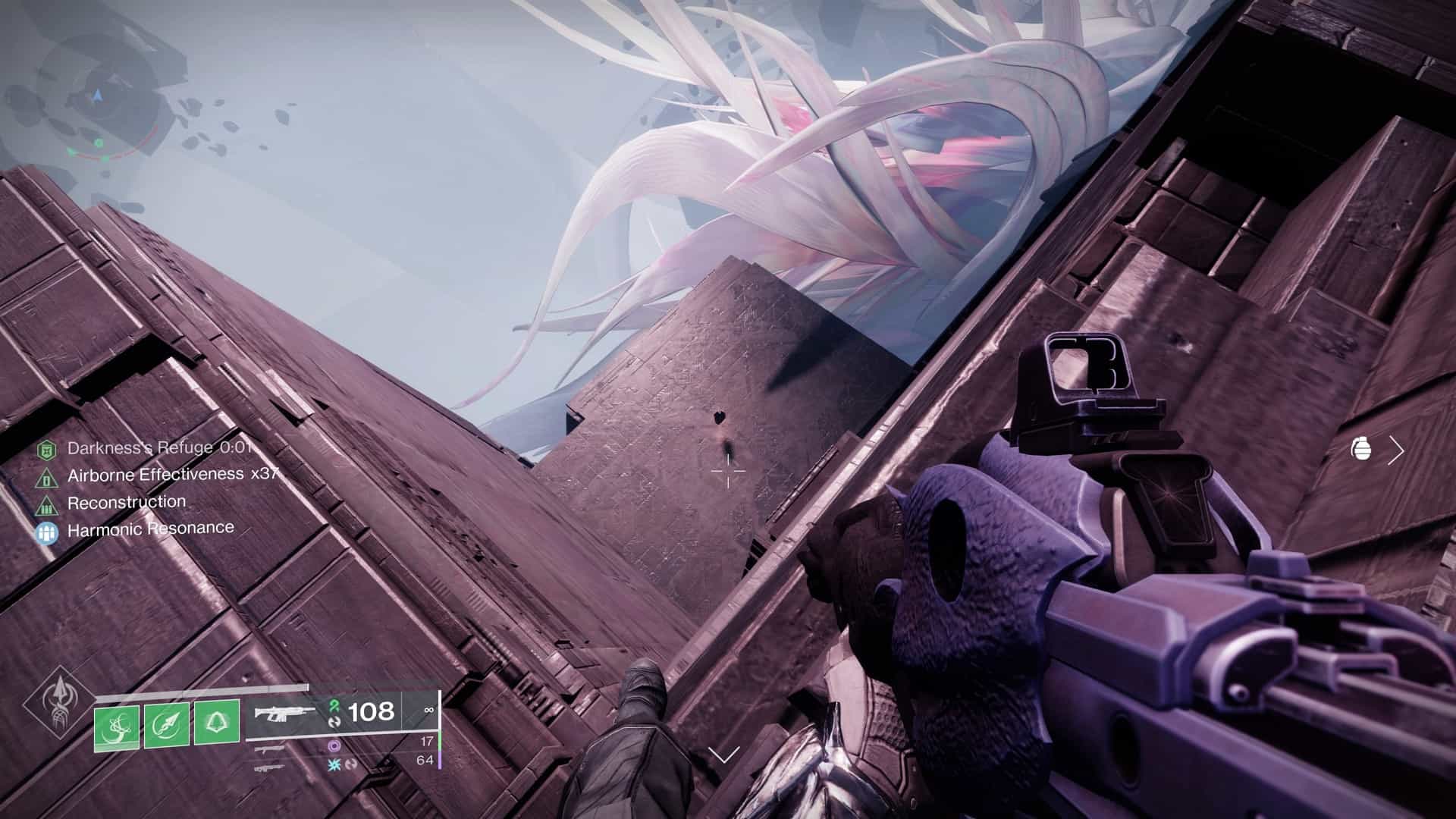Activate the arrowhead melee ability
The image size is (1456, 819).
click(167, 723)
